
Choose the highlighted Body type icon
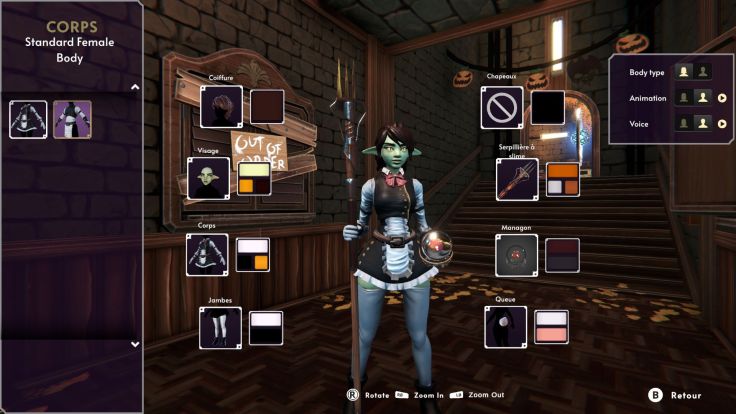point(684,72)
